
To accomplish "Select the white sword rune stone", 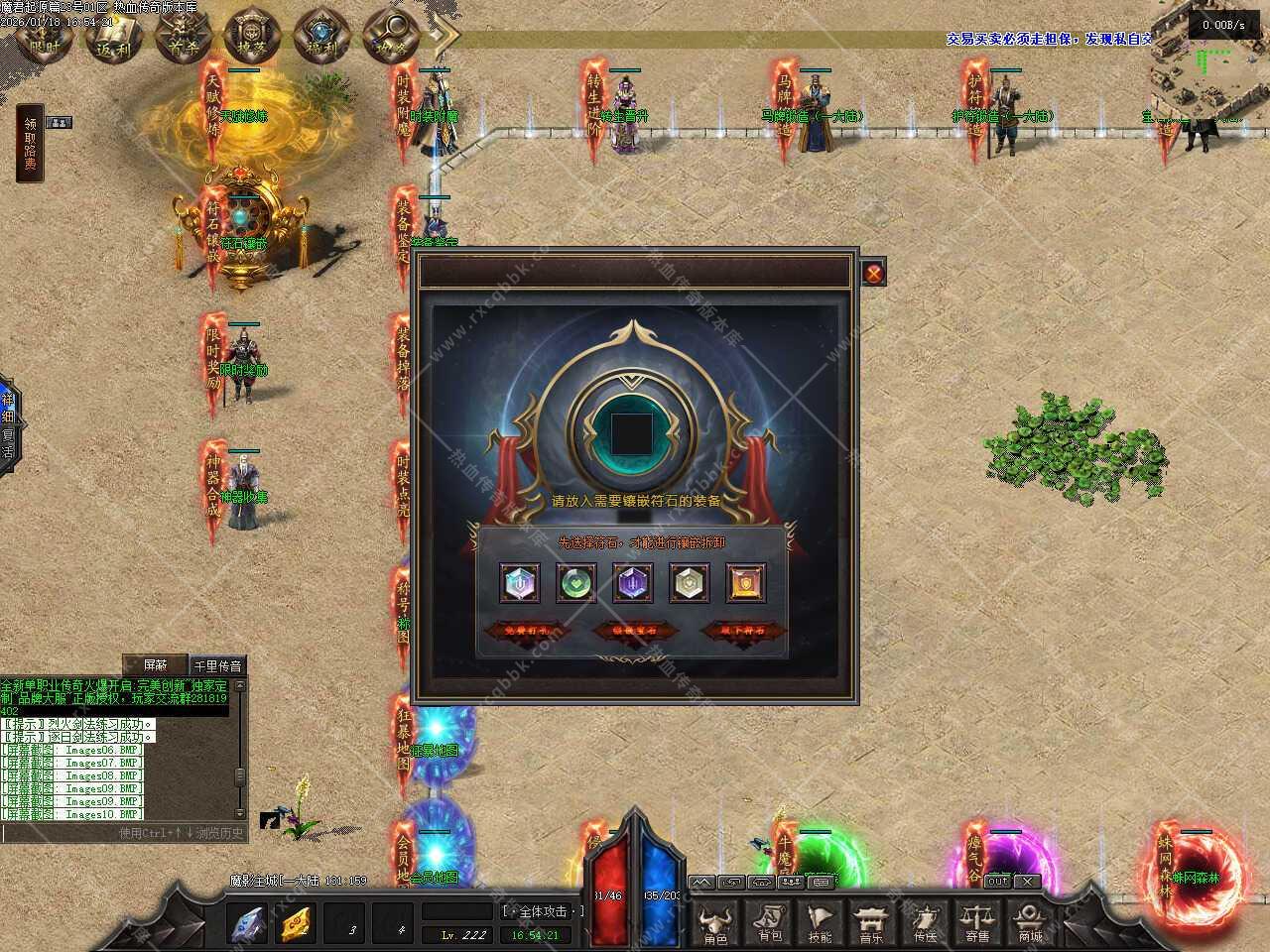I will click(x=519, y=583).
